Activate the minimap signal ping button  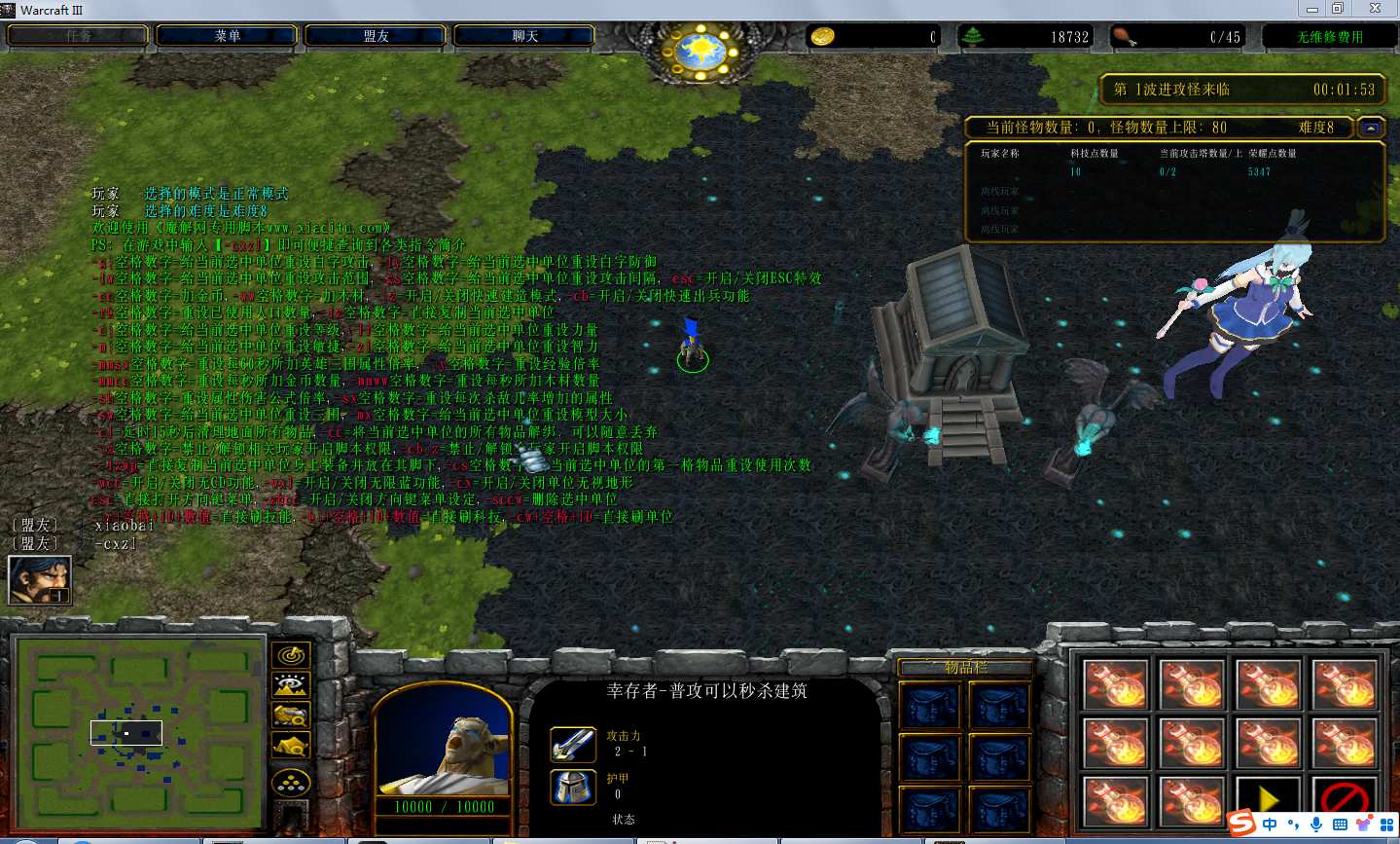pos(291,656)
